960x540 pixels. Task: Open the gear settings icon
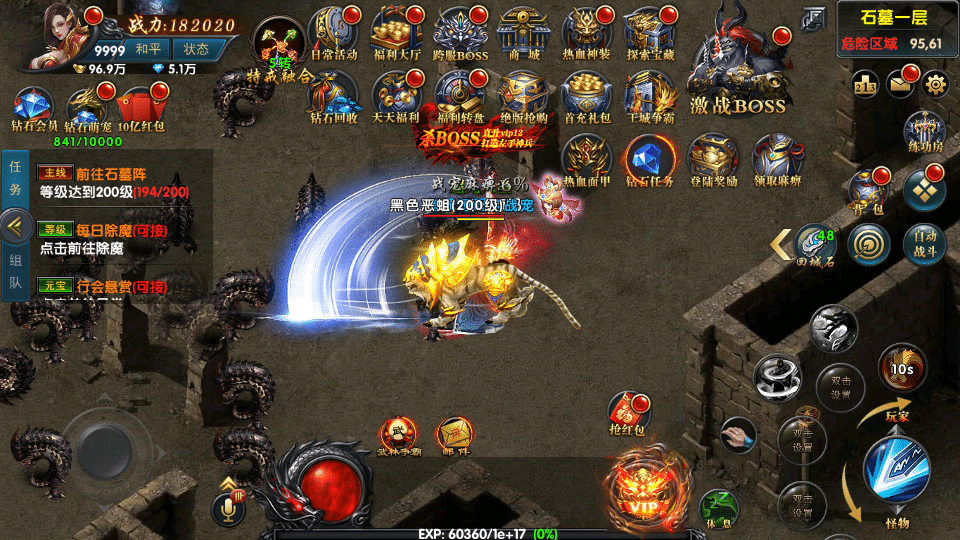coord(936,84)
